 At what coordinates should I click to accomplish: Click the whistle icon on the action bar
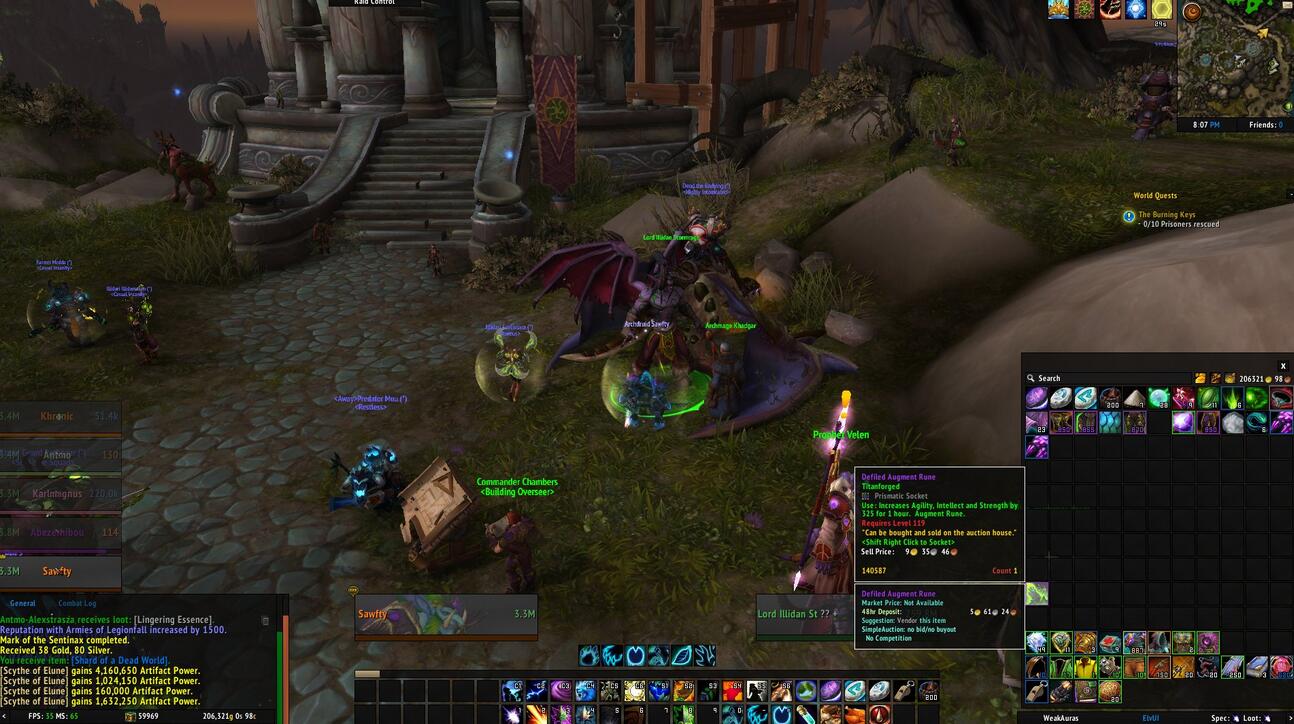pos(903,691)
